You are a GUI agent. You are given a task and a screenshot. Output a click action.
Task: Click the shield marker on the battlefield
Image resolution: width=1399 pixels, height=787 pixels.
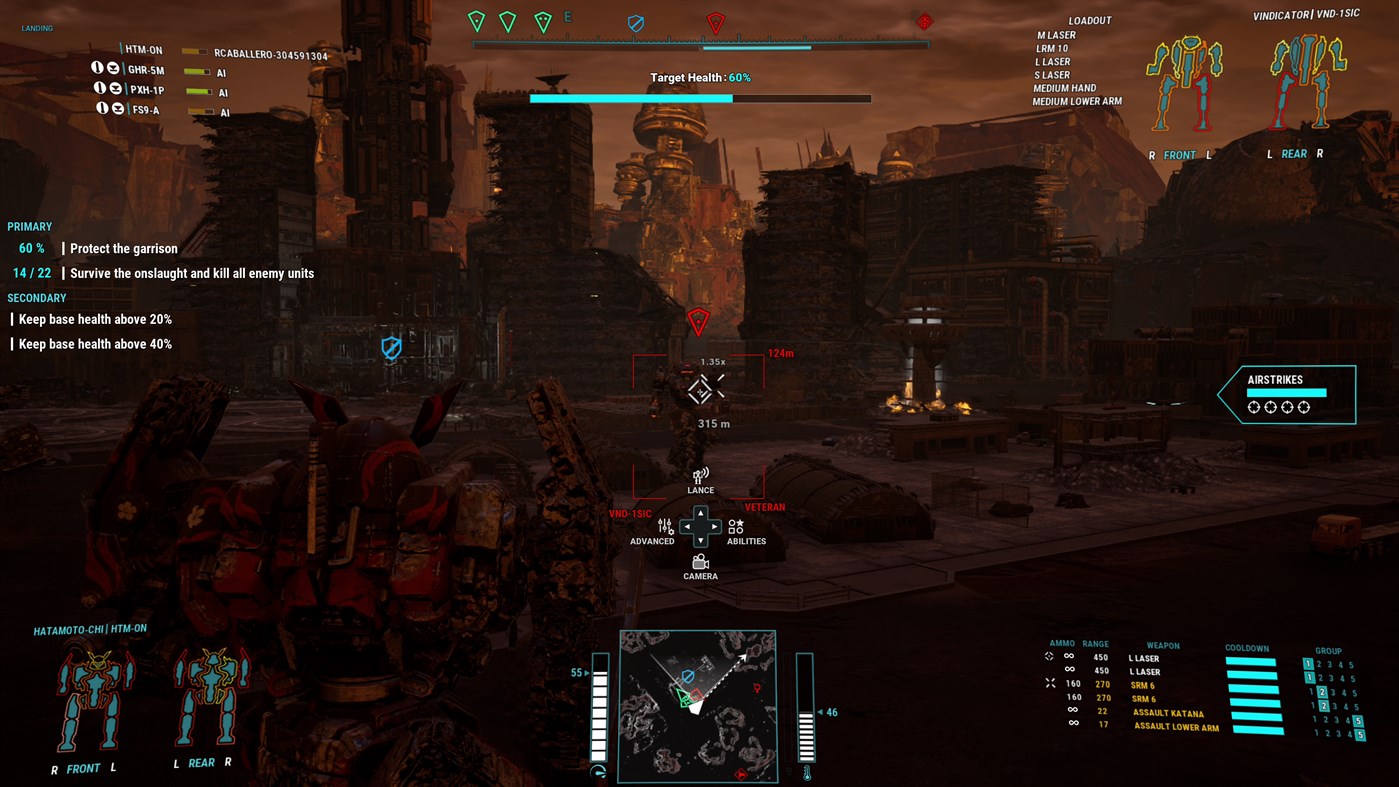pos(391,348)
